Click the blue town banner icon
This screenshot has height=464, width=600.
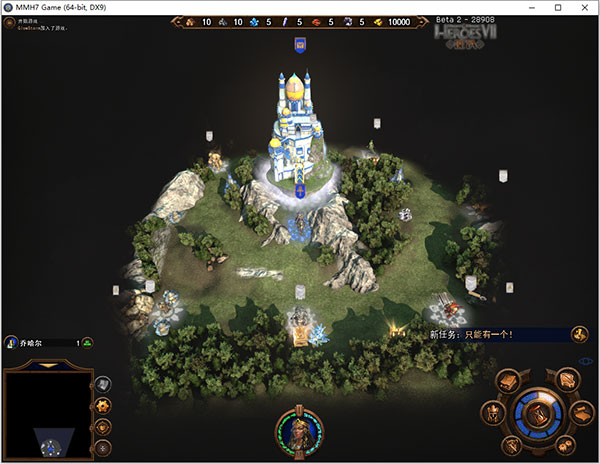tap(299, 44)
